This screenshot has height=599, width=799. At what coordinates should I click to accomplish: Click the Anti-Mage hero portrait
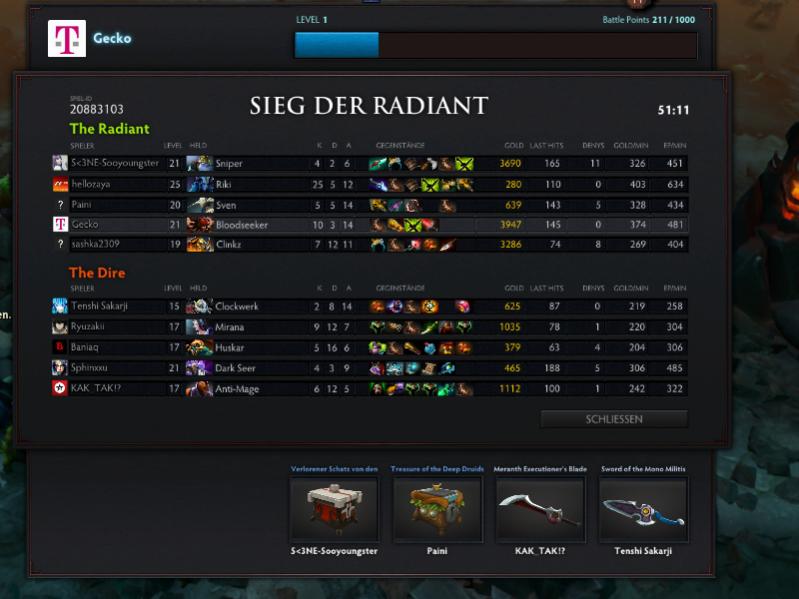(x=199, y=388)
